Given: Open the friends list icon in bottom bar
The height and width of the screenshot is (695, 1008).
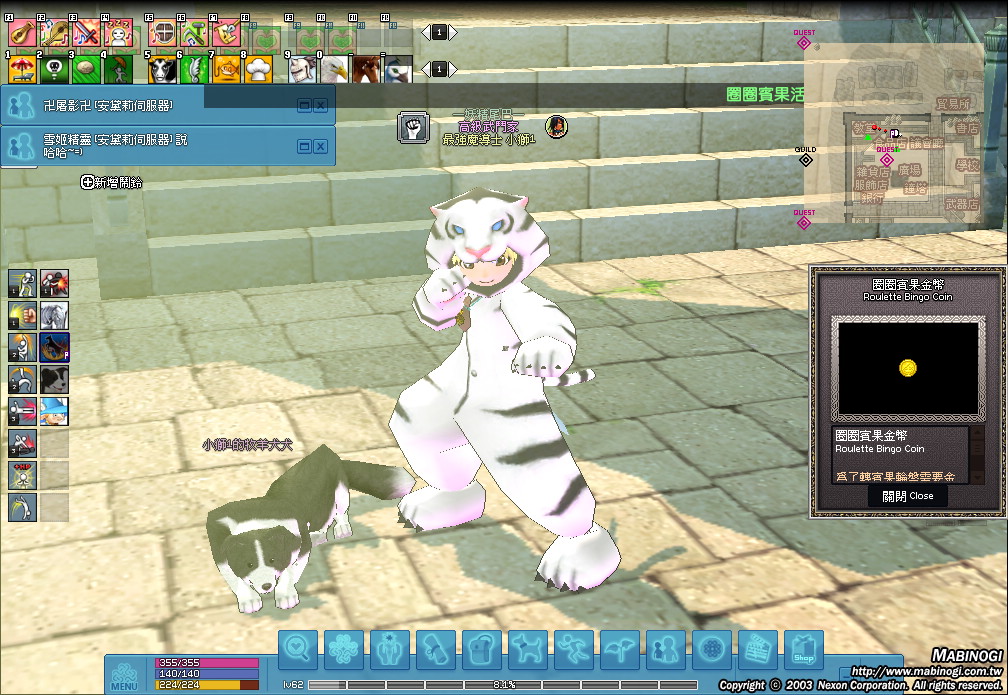Looking at the screenshot, I should 666,650.
